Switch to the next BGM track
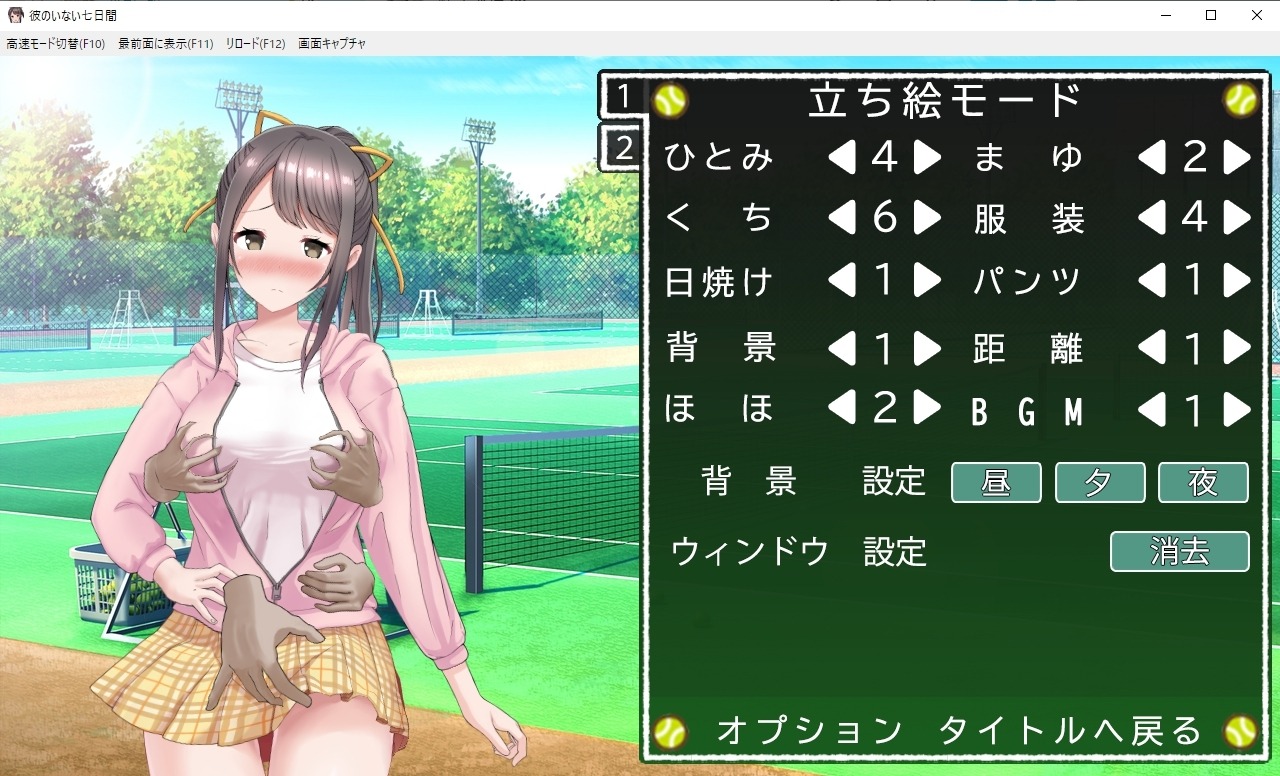 coord(1237,409)
